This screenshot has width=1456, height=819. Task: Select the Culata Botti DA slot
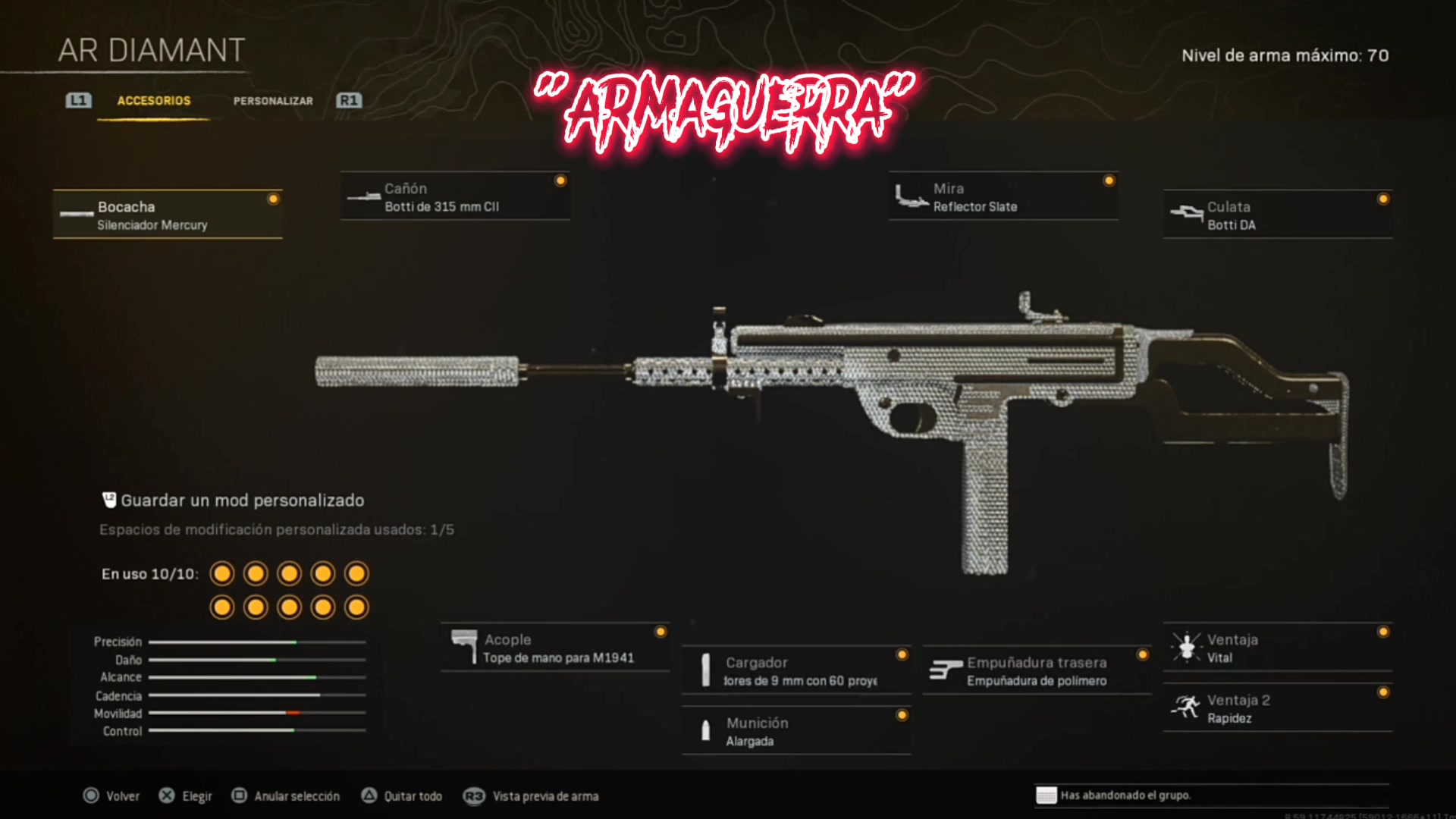(x=1278, y=215)
